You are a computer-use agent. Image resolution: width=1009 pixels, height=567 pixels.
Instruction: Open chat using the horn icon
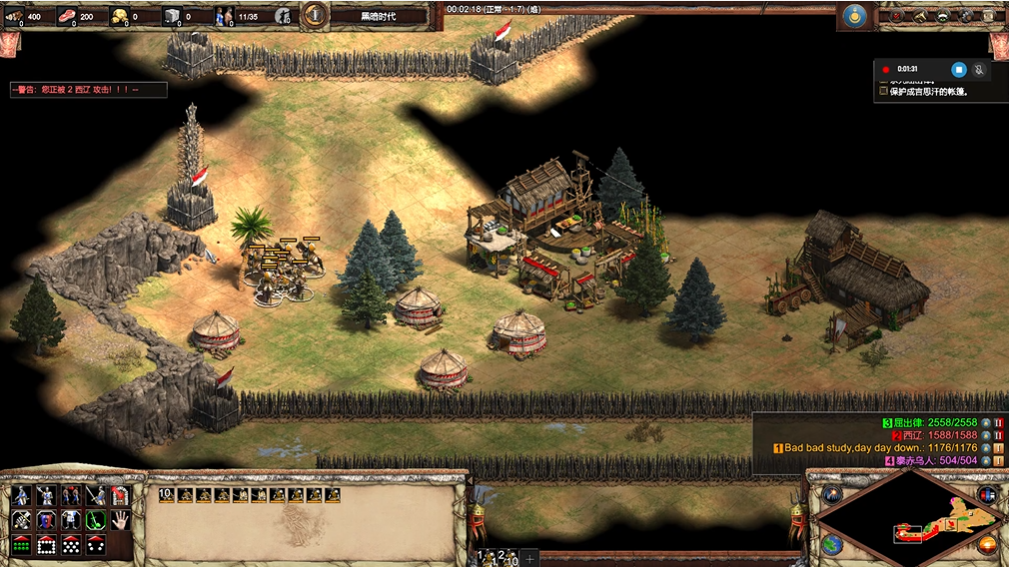(920, 16)
